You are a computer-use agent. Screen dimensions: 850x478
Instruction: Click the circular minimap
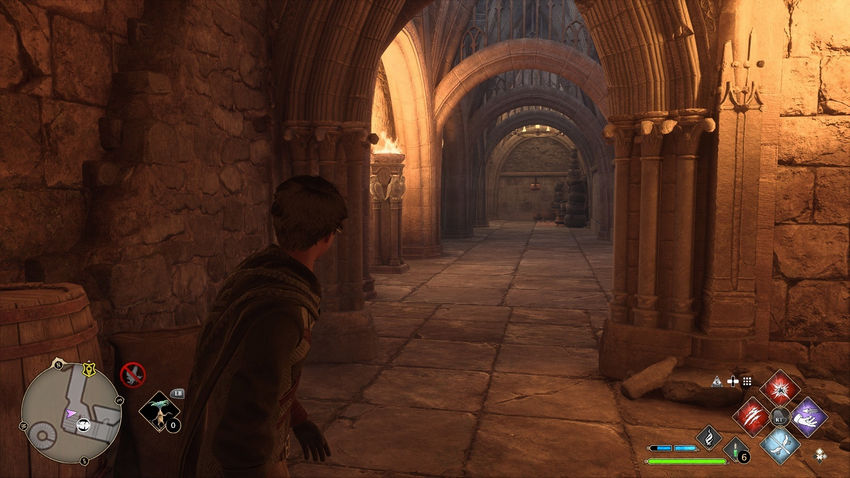click(x=71, y=412)
